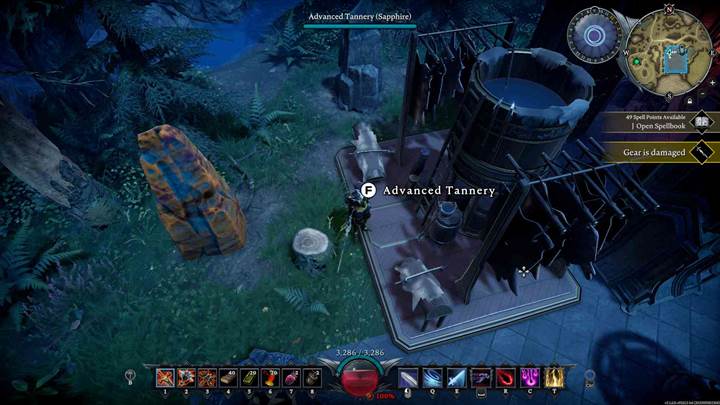Activate the purple C spell icon

[x=529, y=378]
